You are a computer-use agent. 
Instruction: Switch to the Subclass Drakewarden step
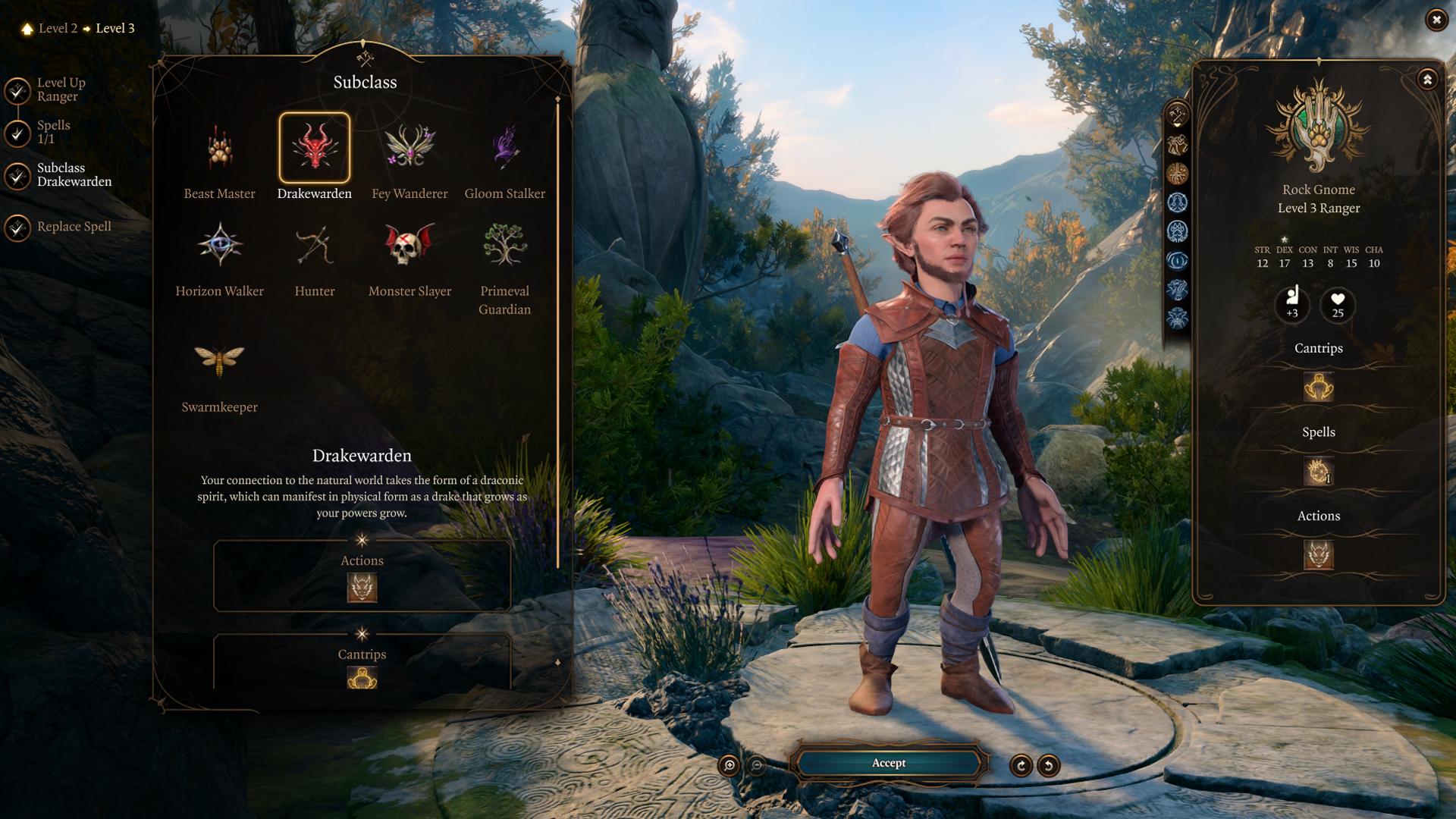[74, 175]
